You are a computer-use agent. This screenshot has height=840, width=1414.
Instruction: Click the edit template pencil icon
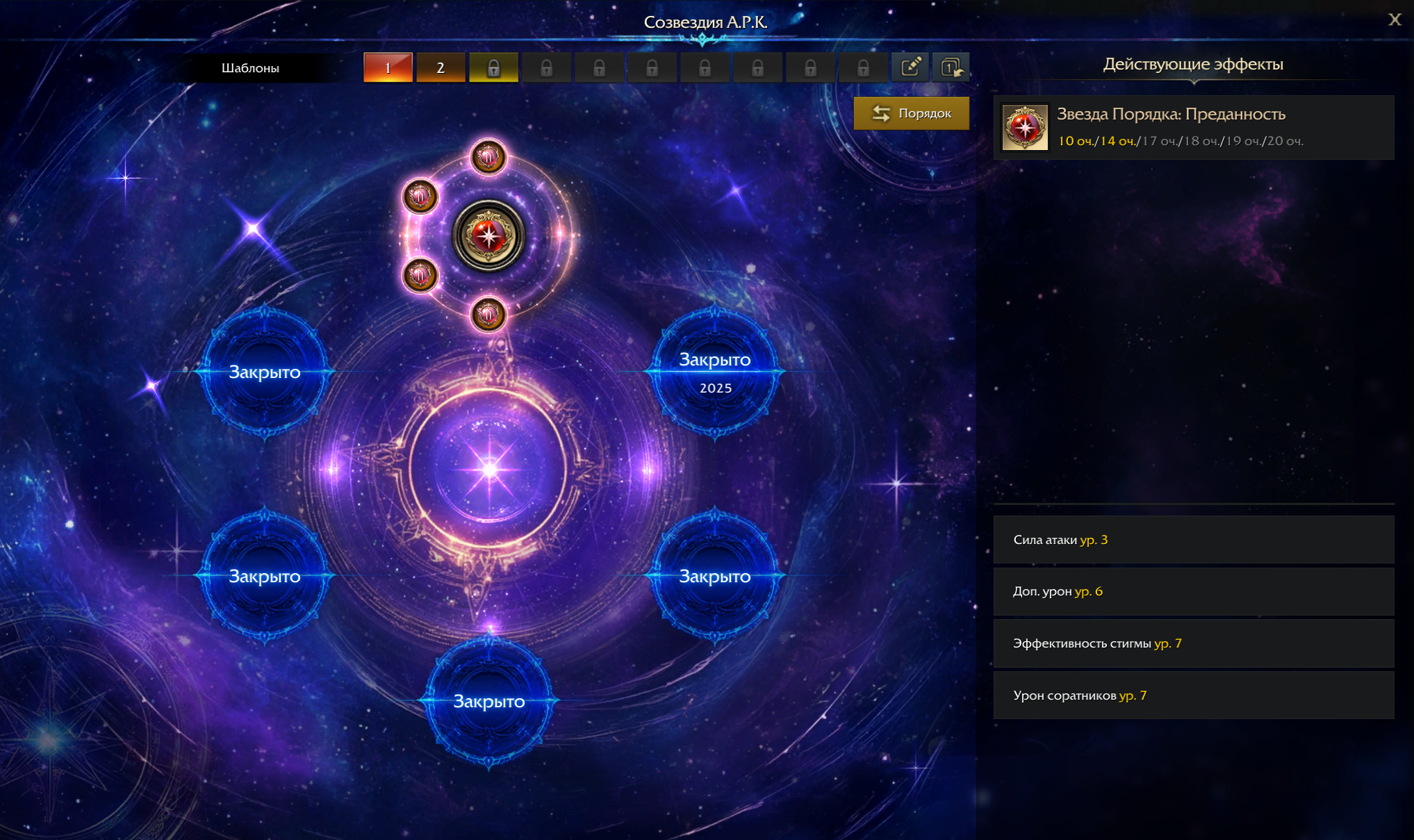coord(910,67)
